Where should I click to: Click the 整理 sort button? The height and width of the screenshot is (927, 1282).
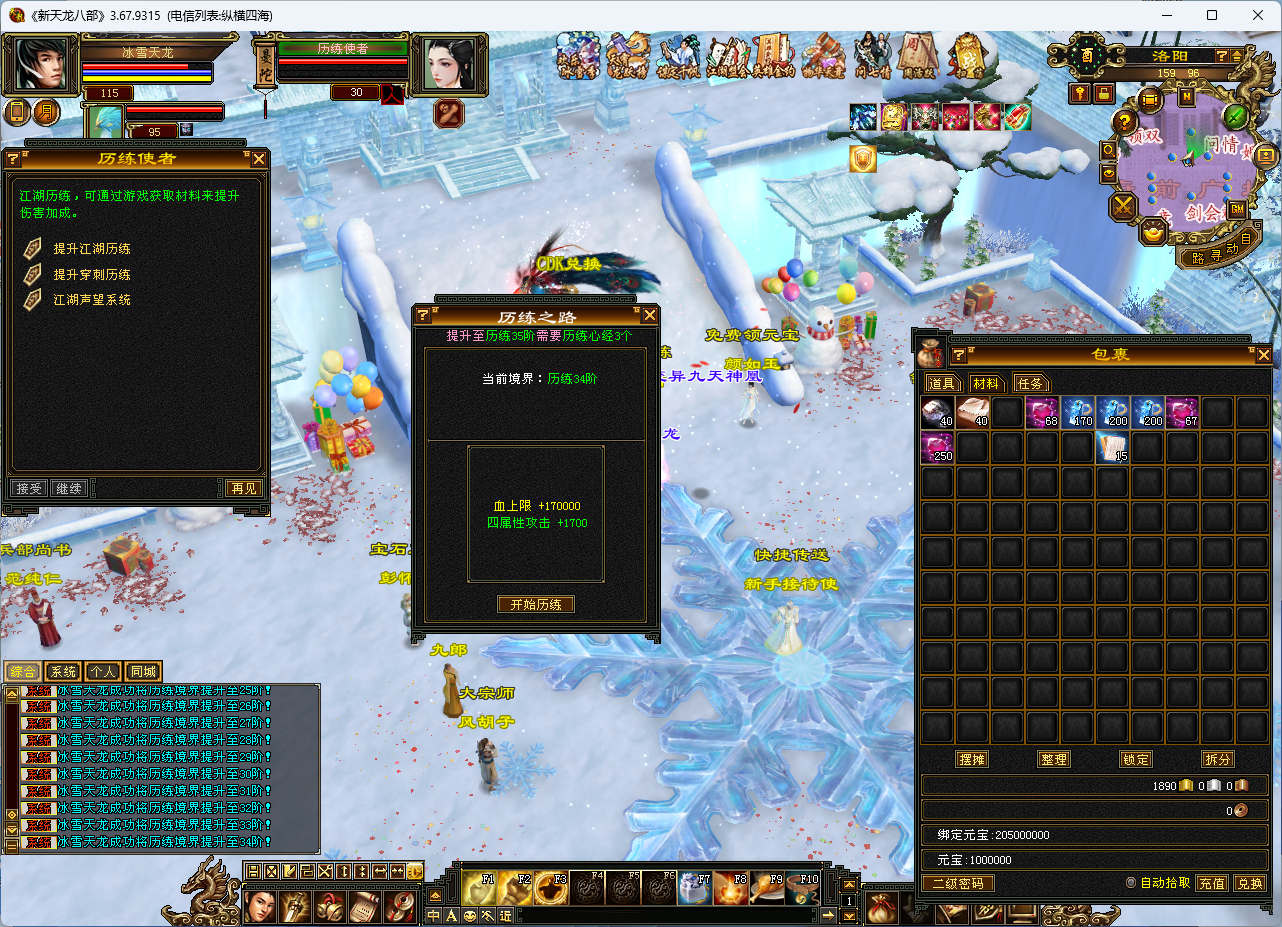click(1054, 760)
